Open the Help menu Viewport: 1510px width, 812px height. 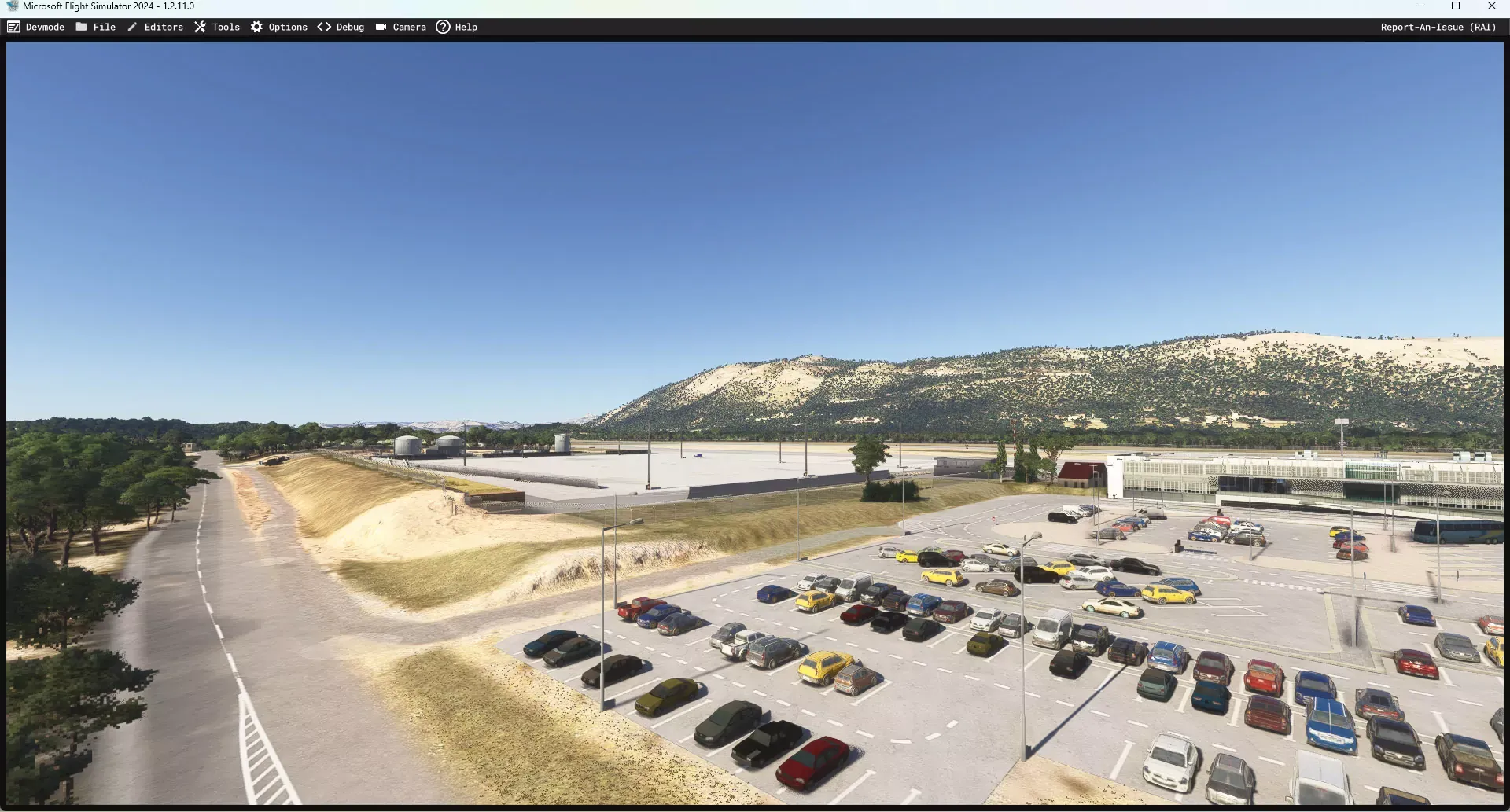coord(457,27)
